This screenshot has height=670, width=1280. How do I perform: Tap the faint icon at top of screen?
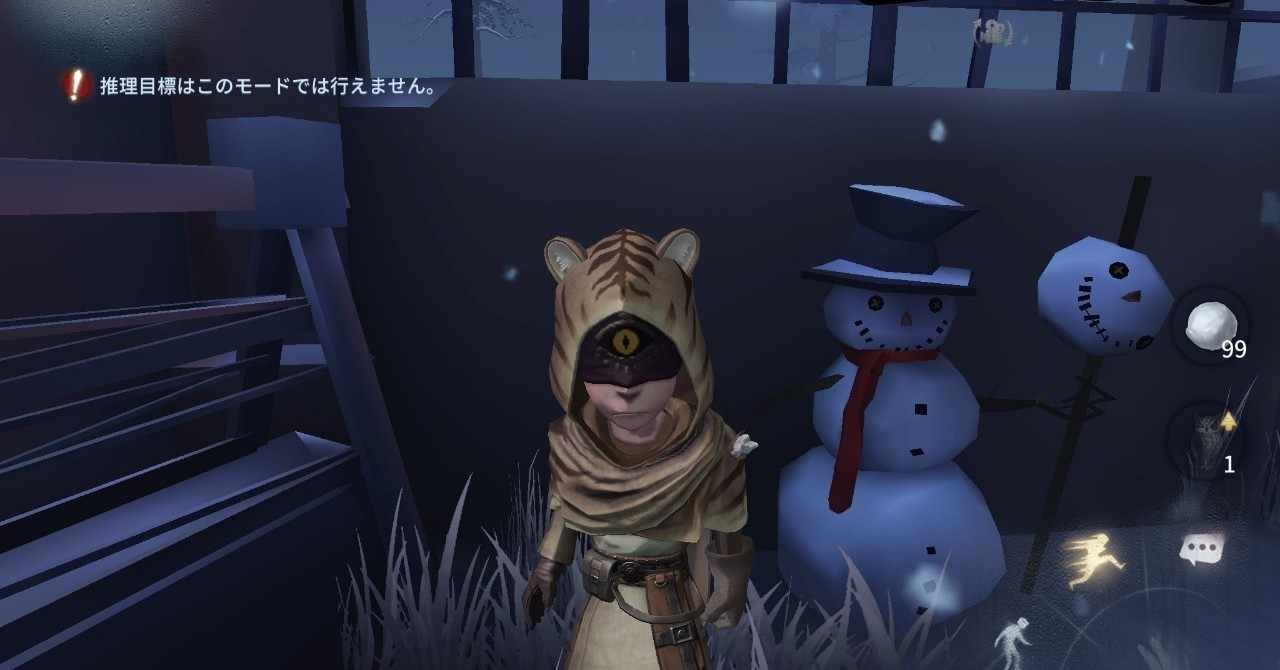tap(992, 33)
